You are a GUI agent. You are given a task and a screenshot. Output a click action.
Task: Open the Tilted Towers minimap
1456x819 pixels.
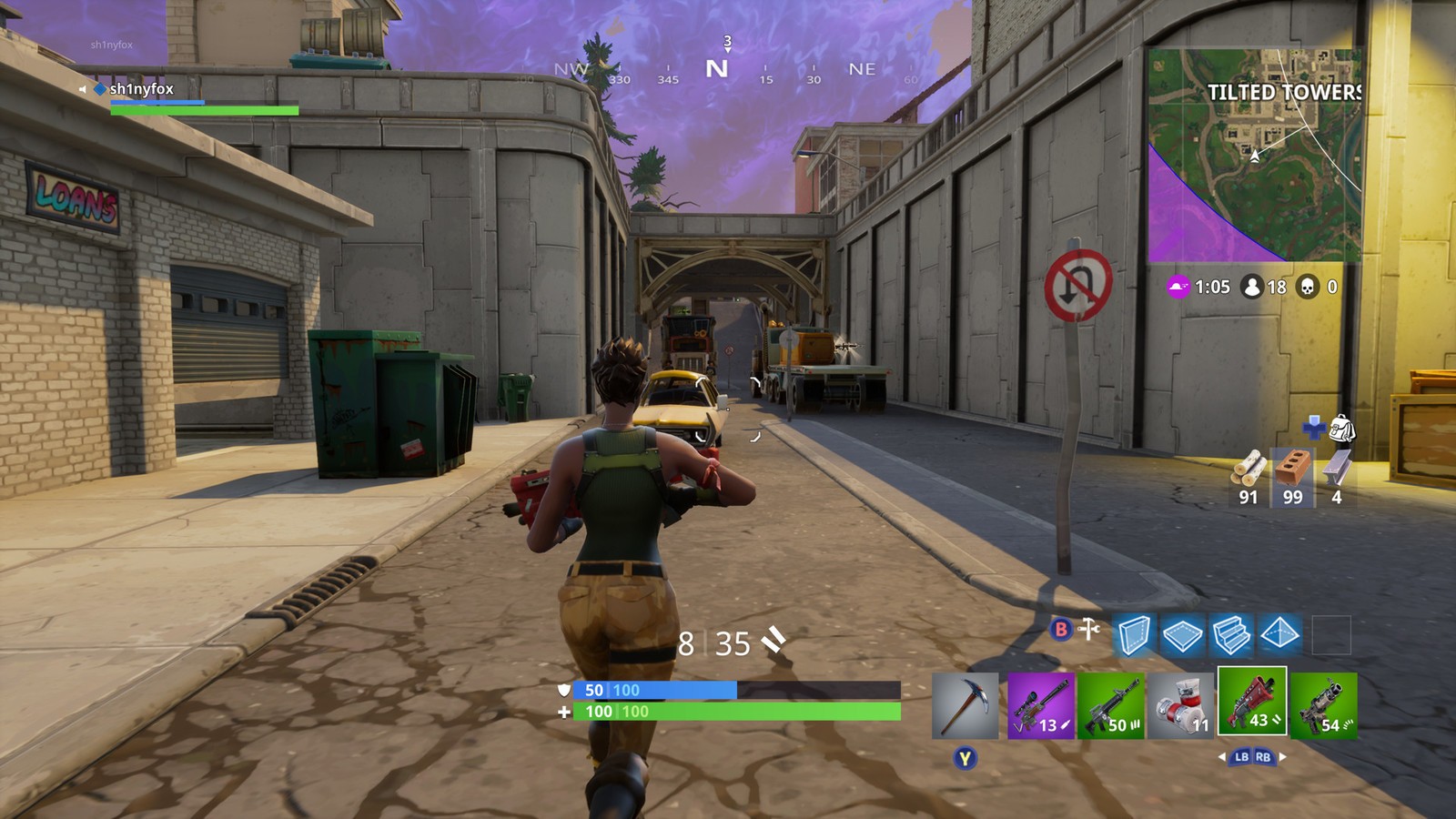pyautogui.click(x=1254, y=155)
